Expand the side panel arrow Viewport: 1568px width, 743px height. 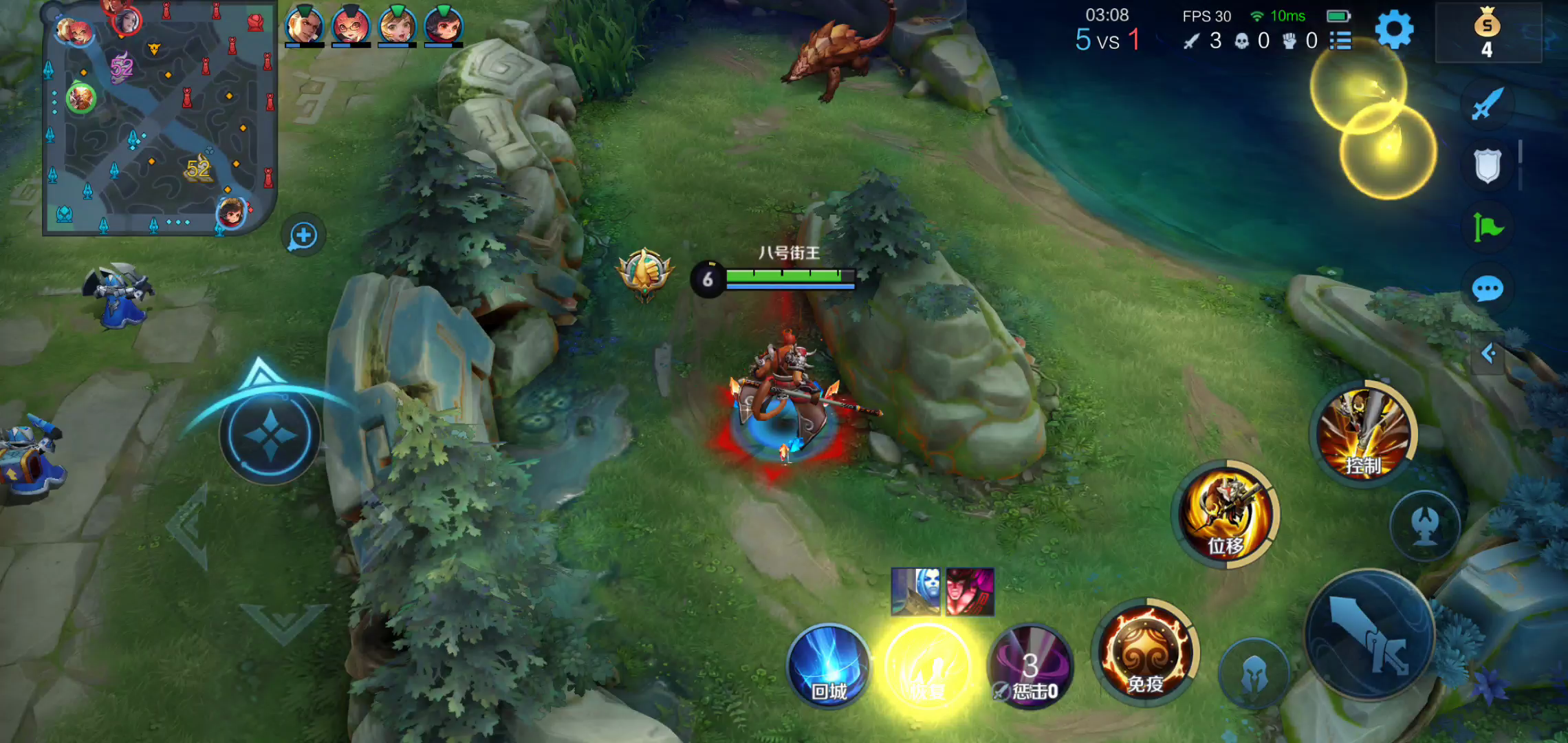click(x=1488, y=354)
